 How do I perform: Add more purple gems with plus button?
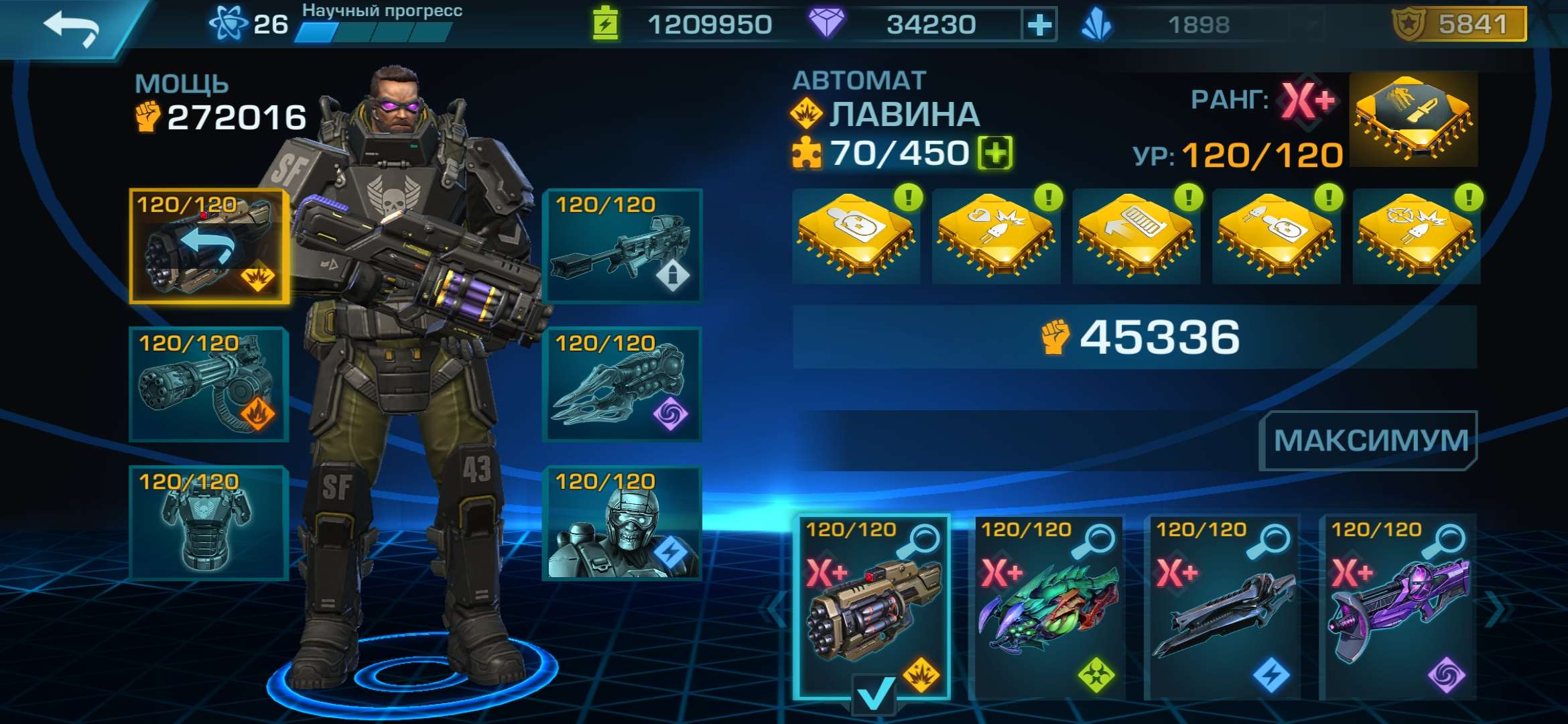click(1039, 25)
